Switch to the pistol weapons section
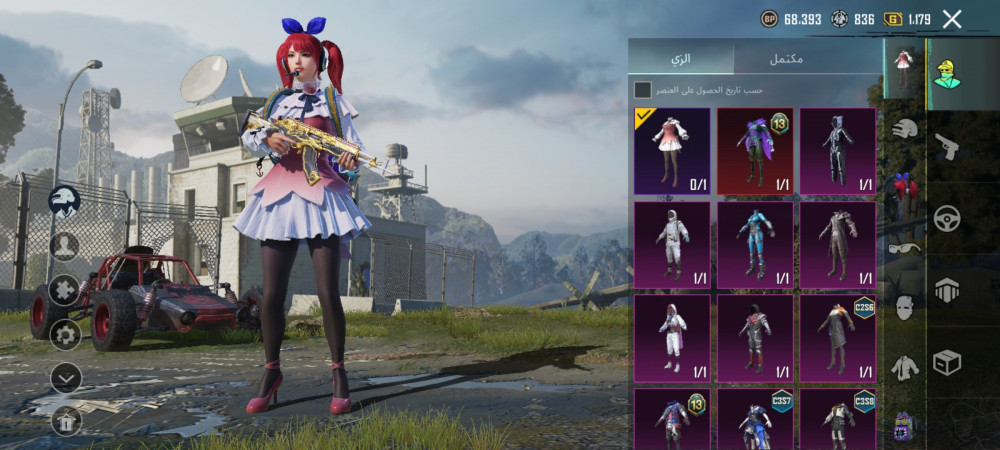The image size is (1000, 450). click(x=946, y=147)
